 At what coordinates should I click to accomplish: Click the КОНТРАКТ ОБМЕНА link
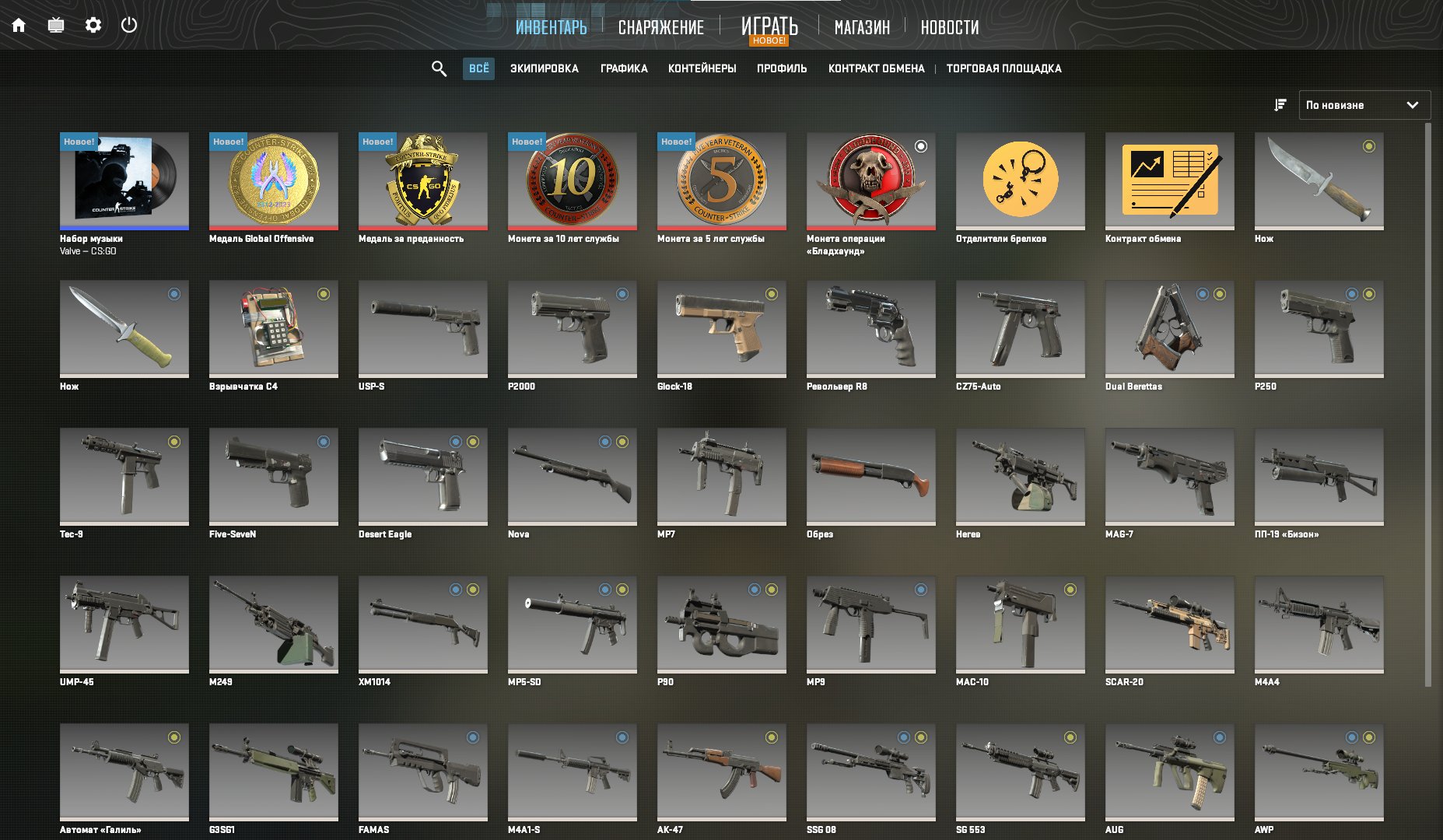click(x=876, y=68)
